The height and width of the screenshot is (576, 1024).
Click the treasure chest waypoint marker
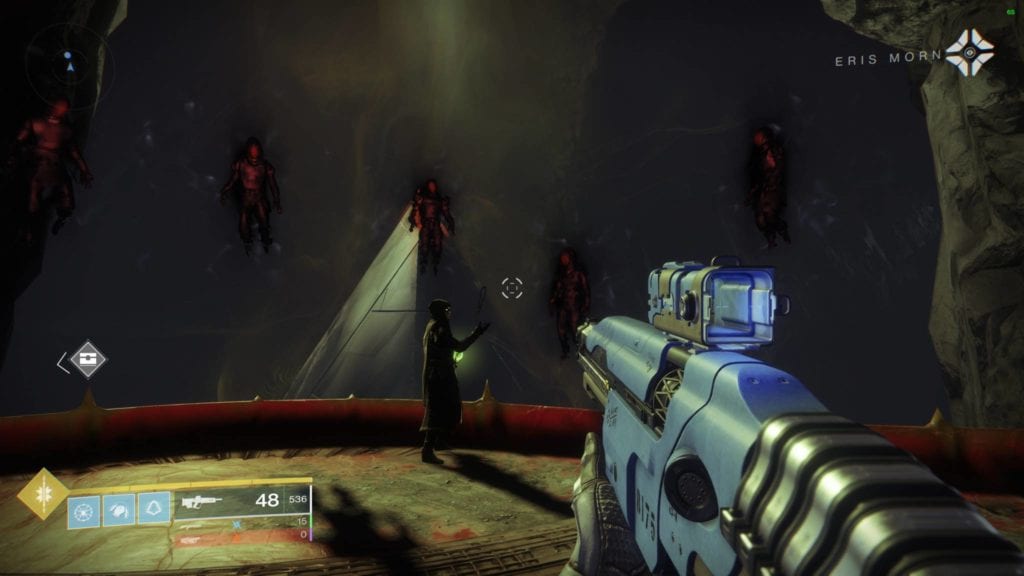coord(88,360)
